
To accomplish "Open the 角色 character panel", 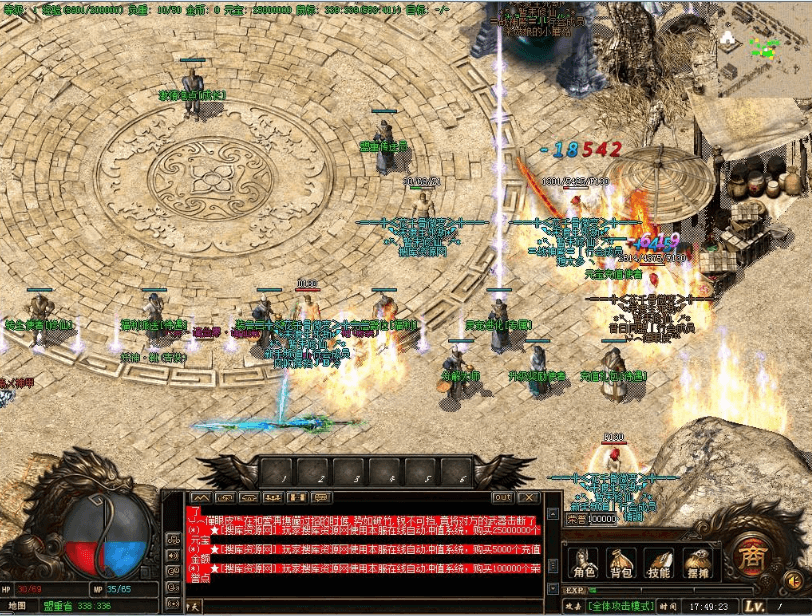I will [584, 562].
